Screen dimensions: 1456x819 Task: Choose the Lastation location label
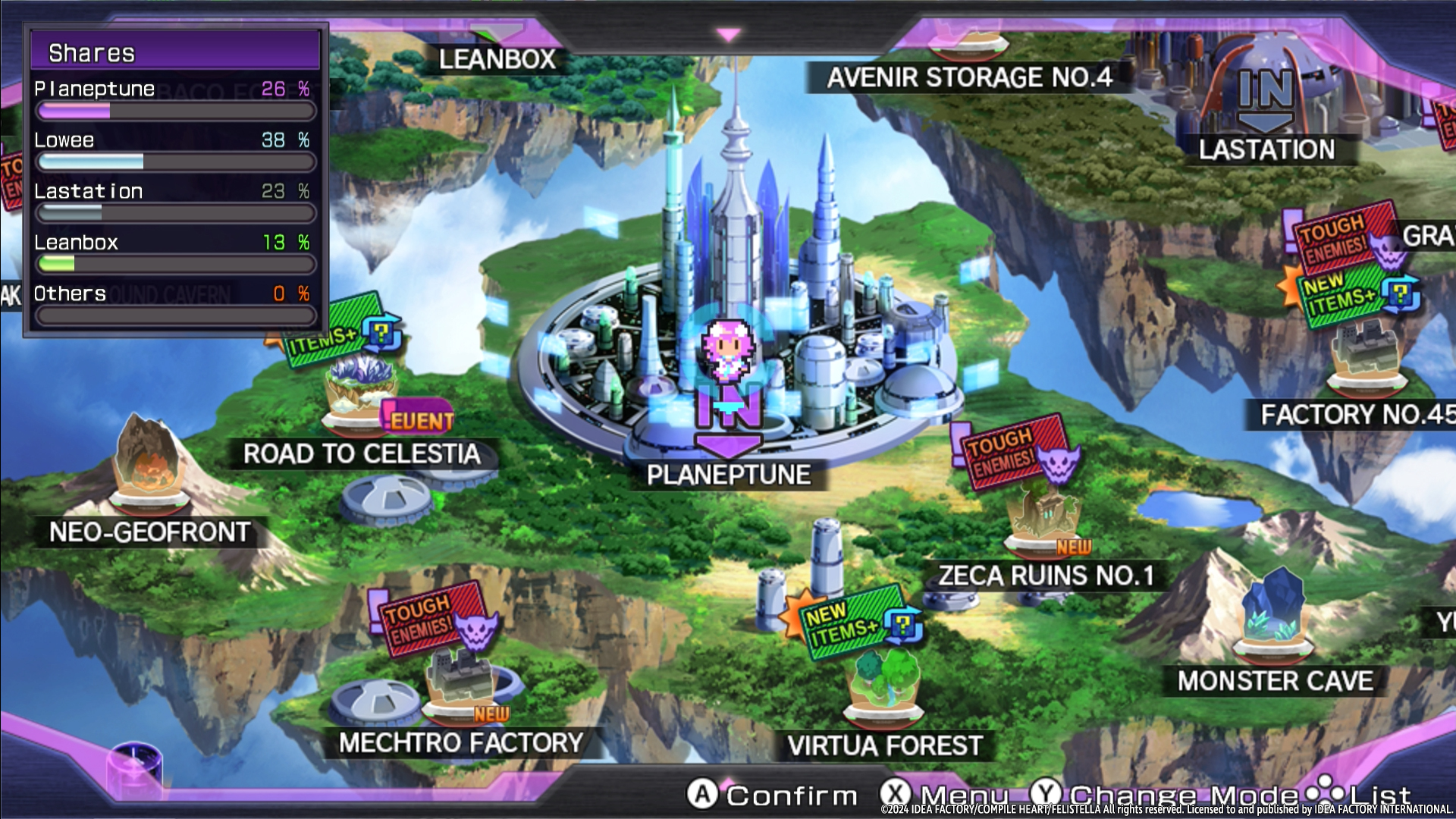(x=1266, y=149)
